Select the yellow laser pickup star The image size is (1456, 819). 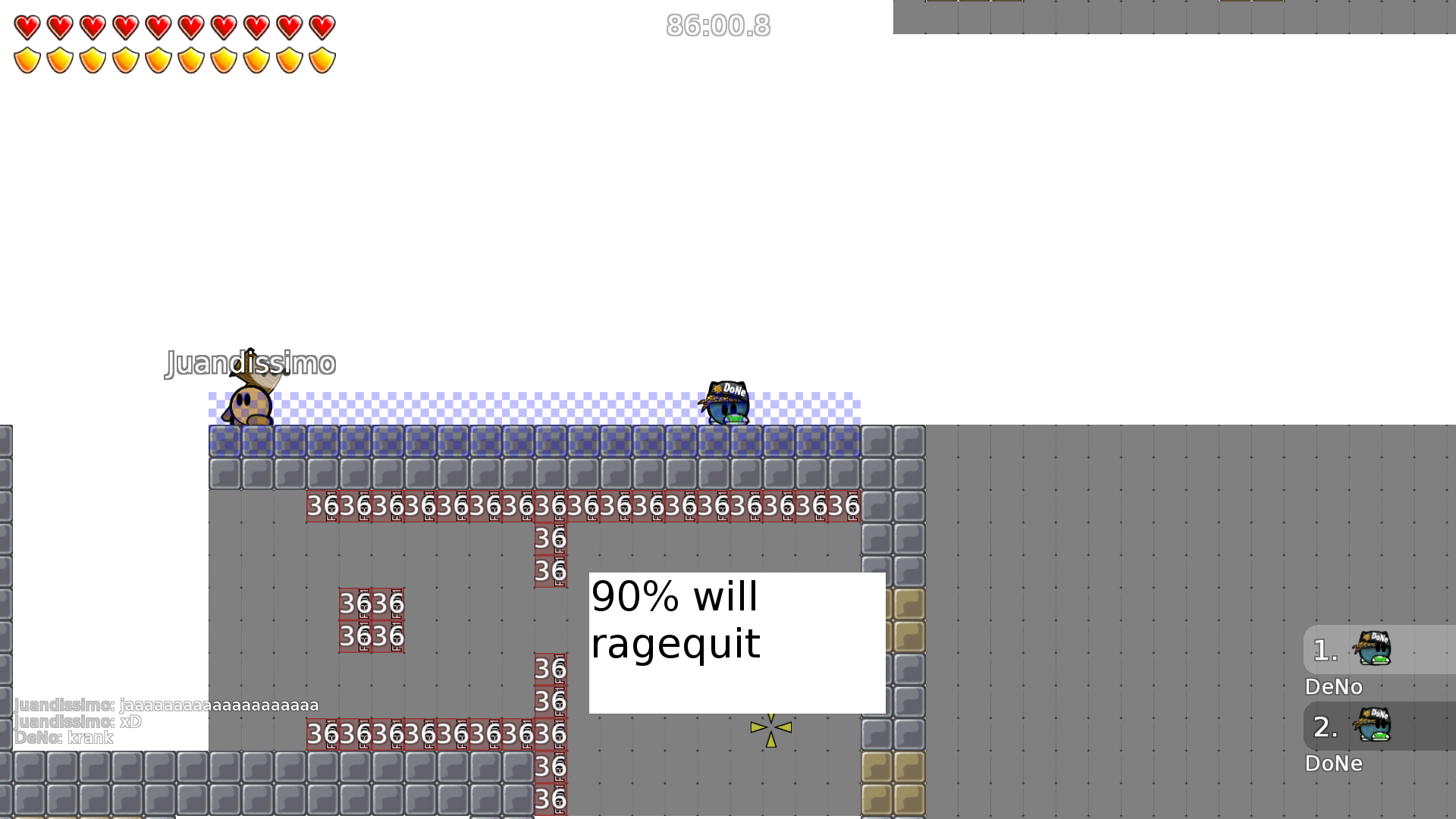(x=770, y=726)
